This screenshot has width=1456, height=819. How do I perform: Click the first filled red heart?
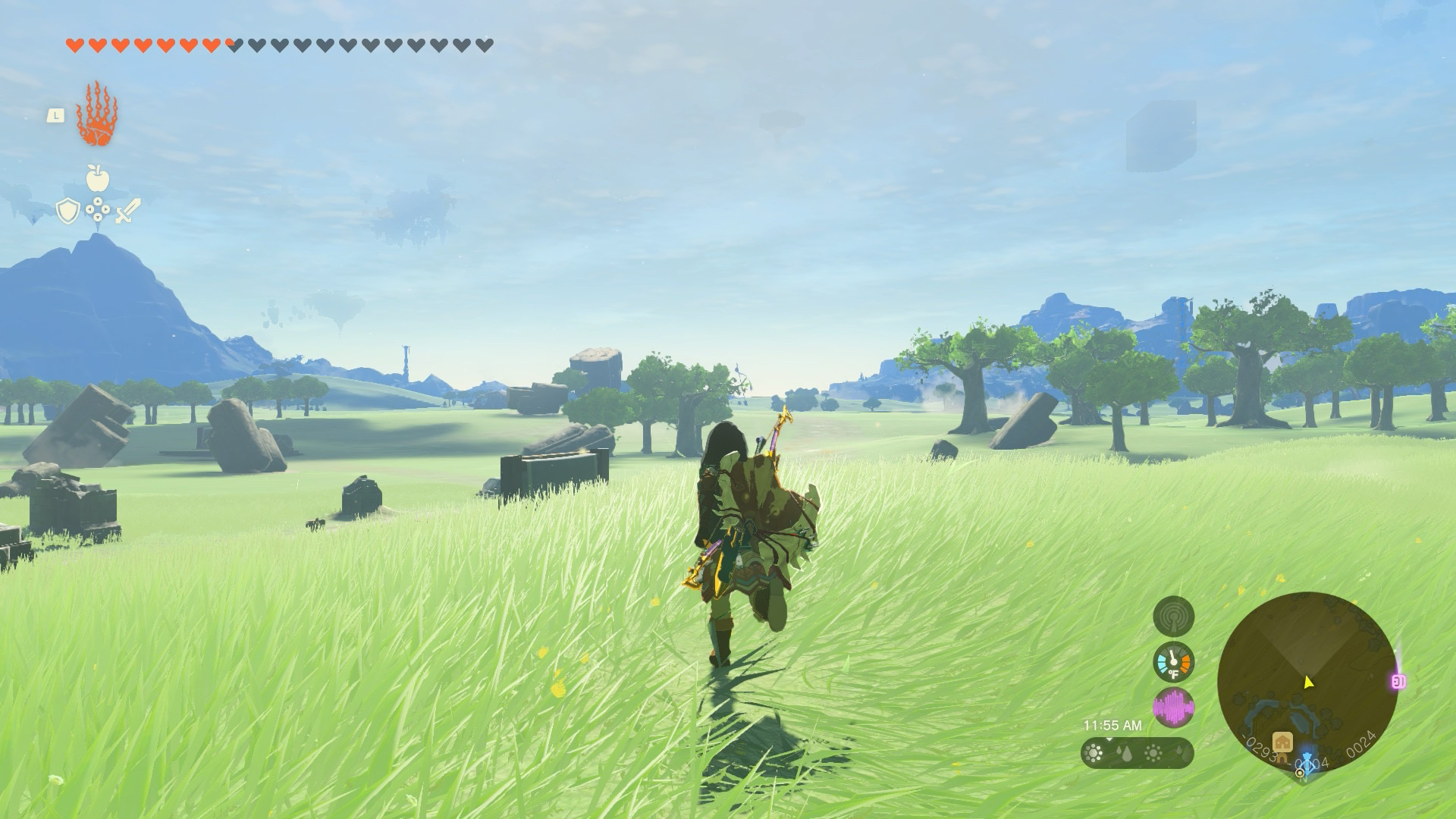pyautogui.click(x=74, y=42)
